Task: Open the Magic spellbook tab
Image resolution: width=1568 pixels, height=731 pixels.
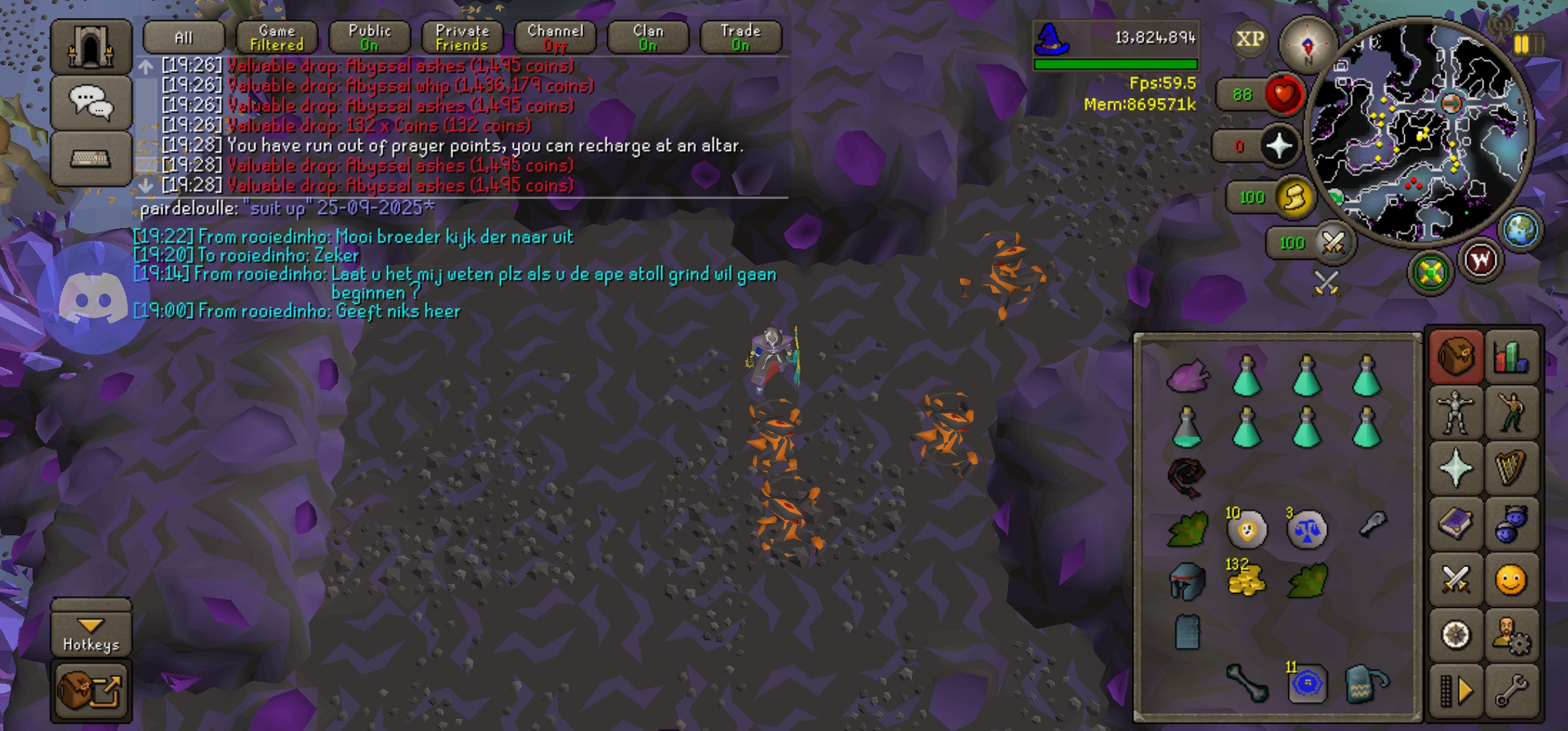Action: pos(1456,524)
